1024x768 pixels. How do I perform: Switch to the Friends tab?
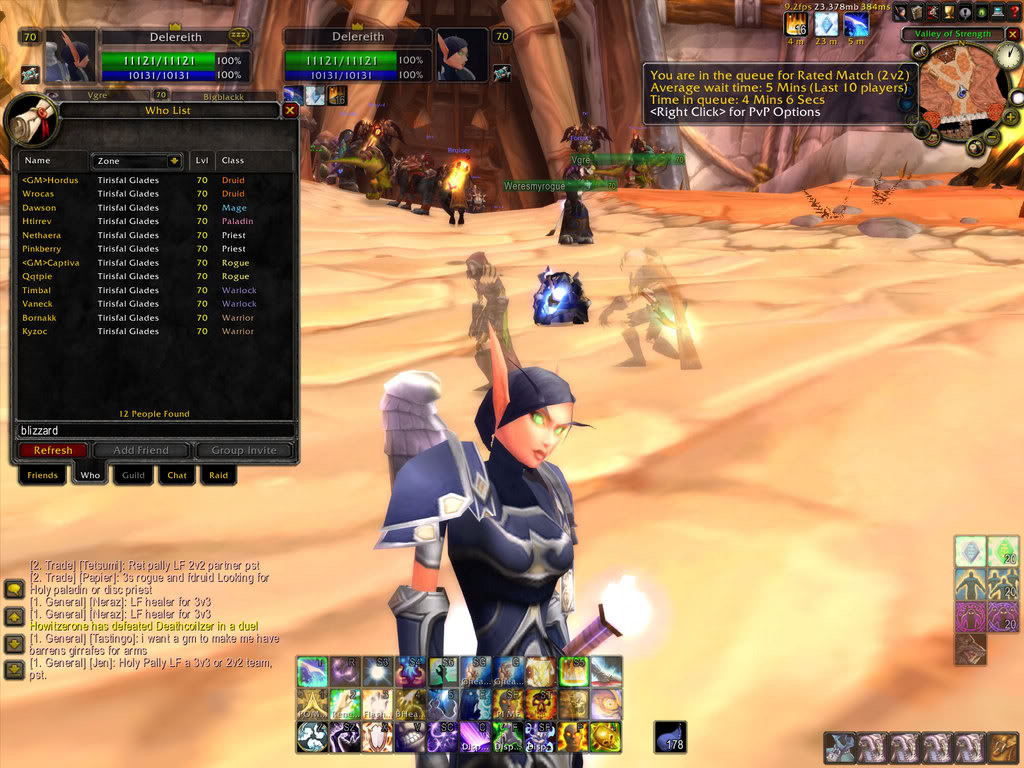click(42, 475)
